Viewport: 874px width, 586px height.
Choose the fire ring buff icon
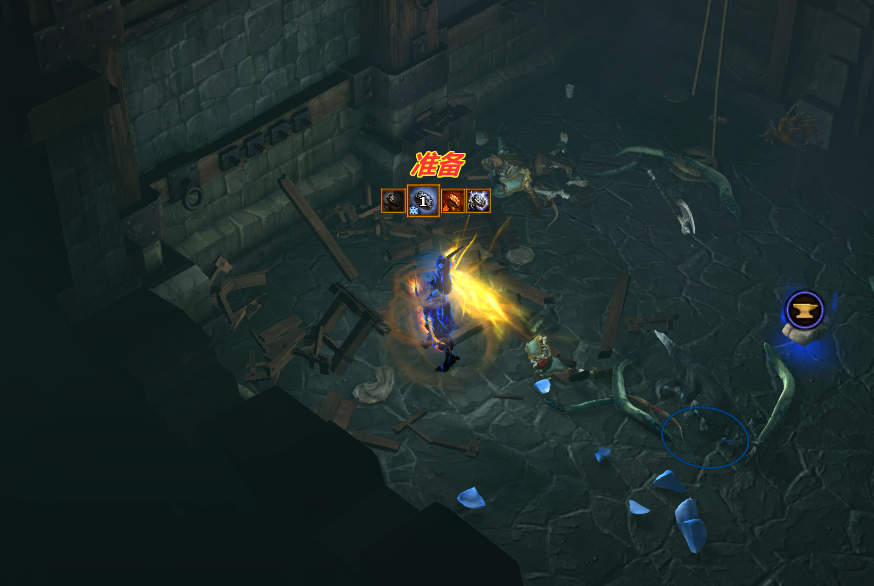[453, 201]
